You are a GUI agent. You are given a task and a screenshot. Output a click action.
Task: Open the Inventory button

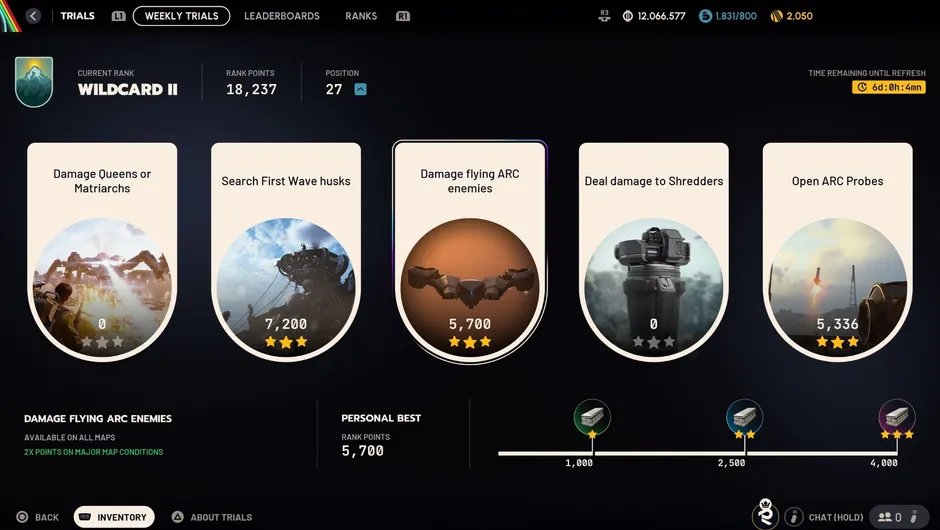coord(114,517)
